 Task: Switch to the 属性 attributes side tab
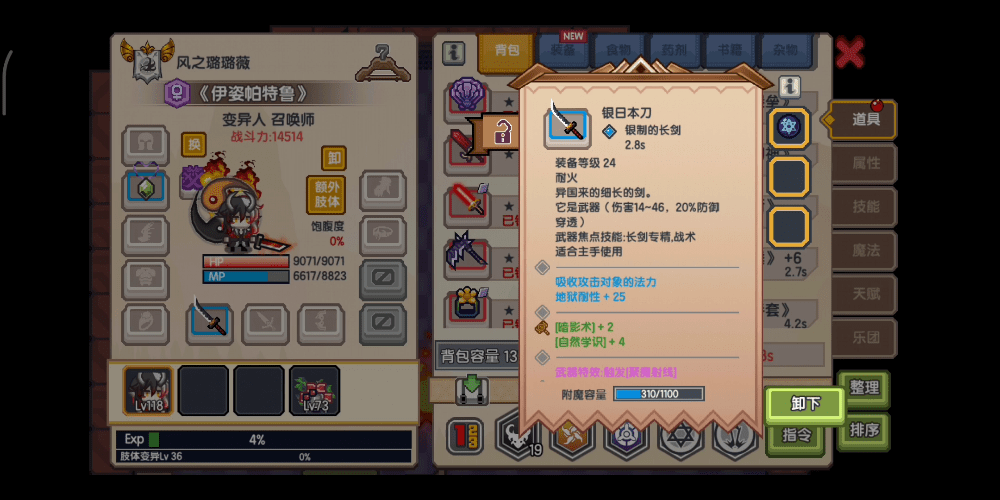click(x=865, y=163)
